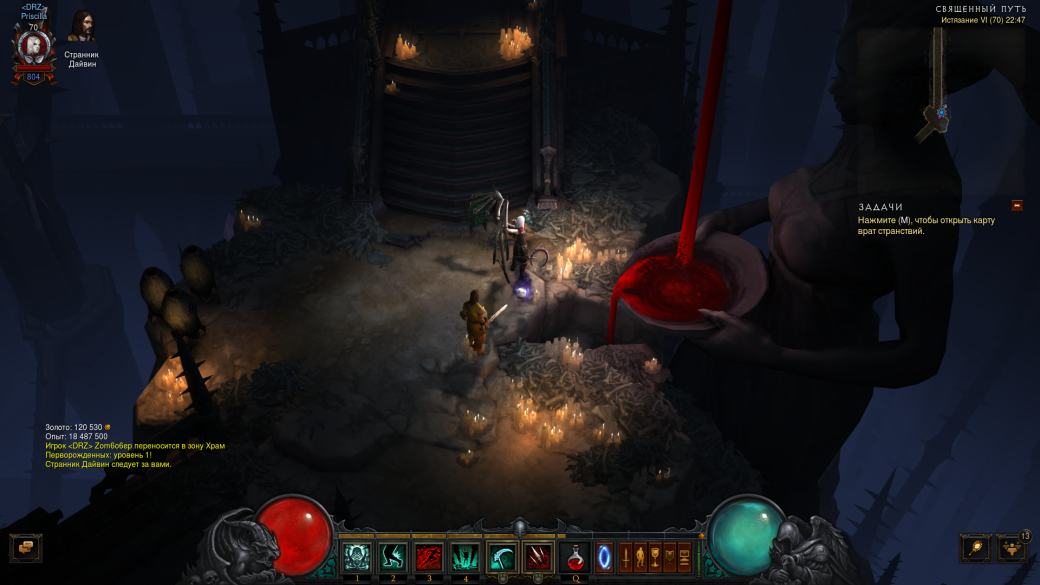Drink the red health potion
The width and height of the screenshot is (1040, 585).
[x=576, y=556]
